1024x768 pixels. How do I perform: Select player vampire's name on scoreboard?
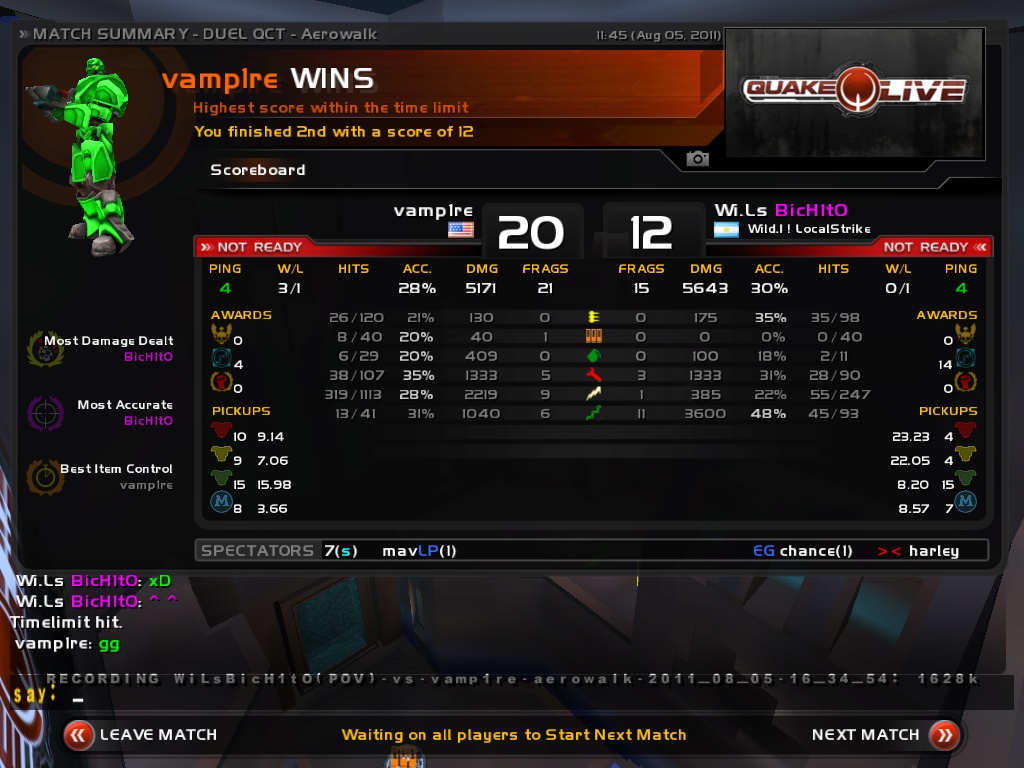click(x=433, y=210)
